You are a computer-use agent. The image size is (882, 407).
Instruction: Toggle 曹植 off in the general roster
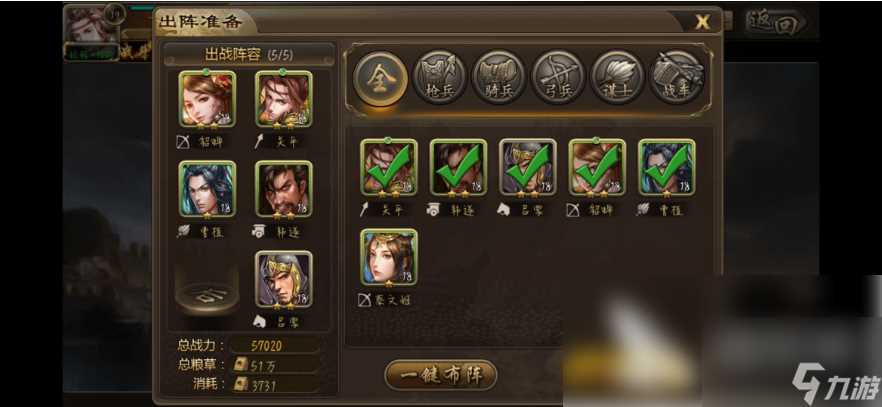[x=666, y=168]
